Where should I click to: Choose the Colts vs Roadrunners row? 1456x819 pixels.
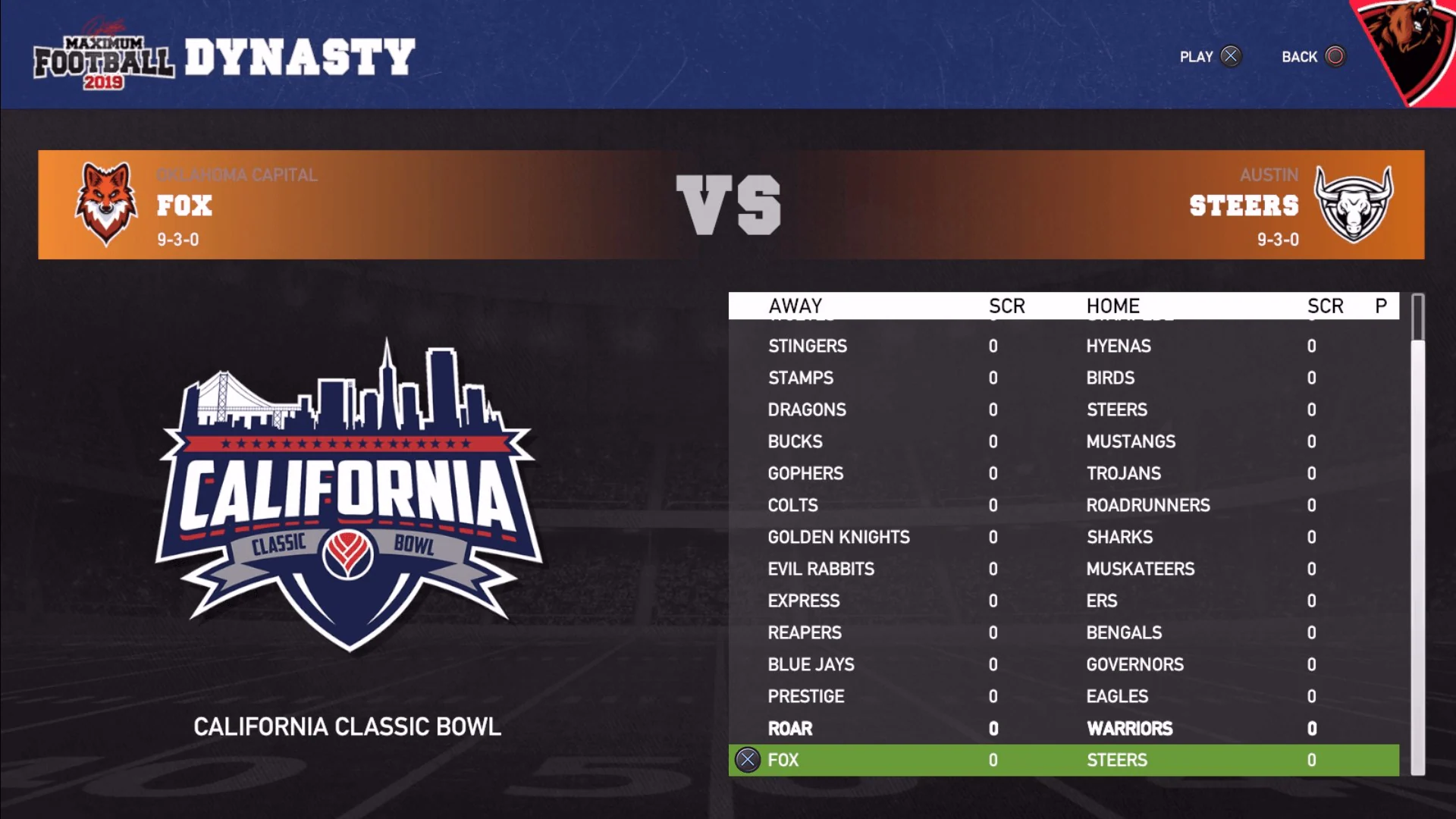click(x=1062, y=505)
